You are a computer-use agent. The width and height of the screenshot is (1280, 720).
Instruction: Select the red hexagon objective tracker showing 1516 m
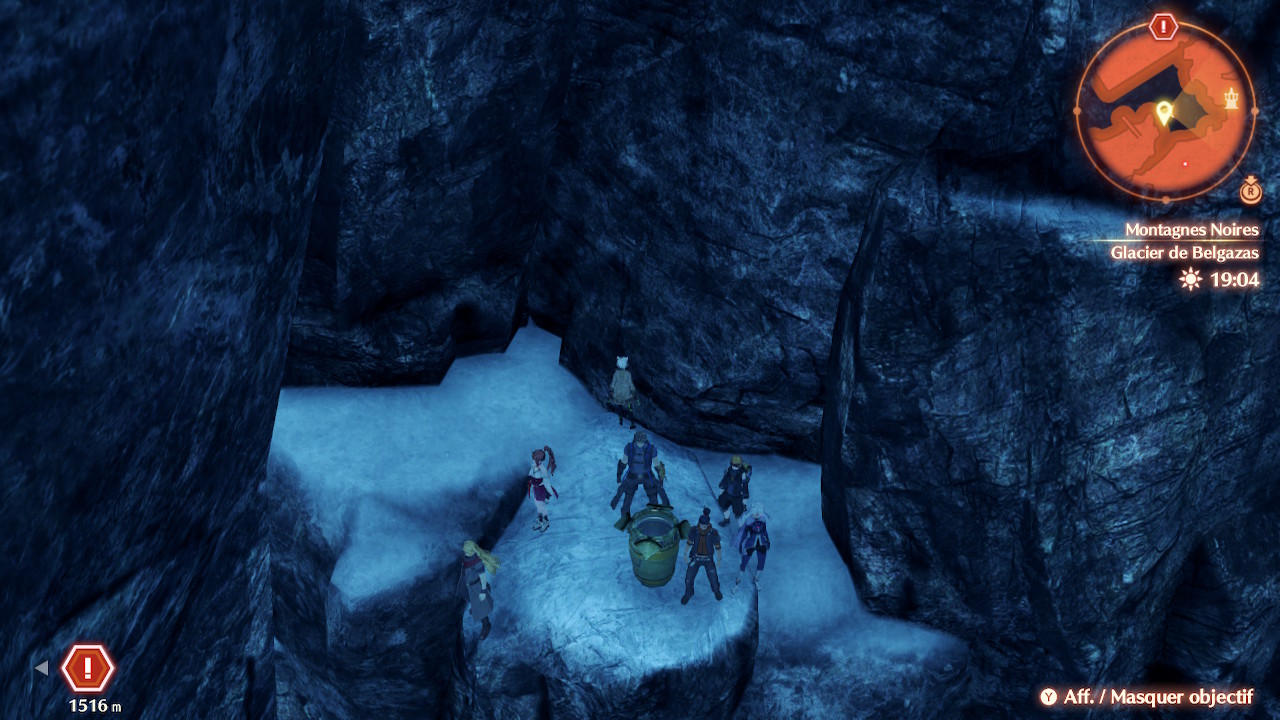88,668
